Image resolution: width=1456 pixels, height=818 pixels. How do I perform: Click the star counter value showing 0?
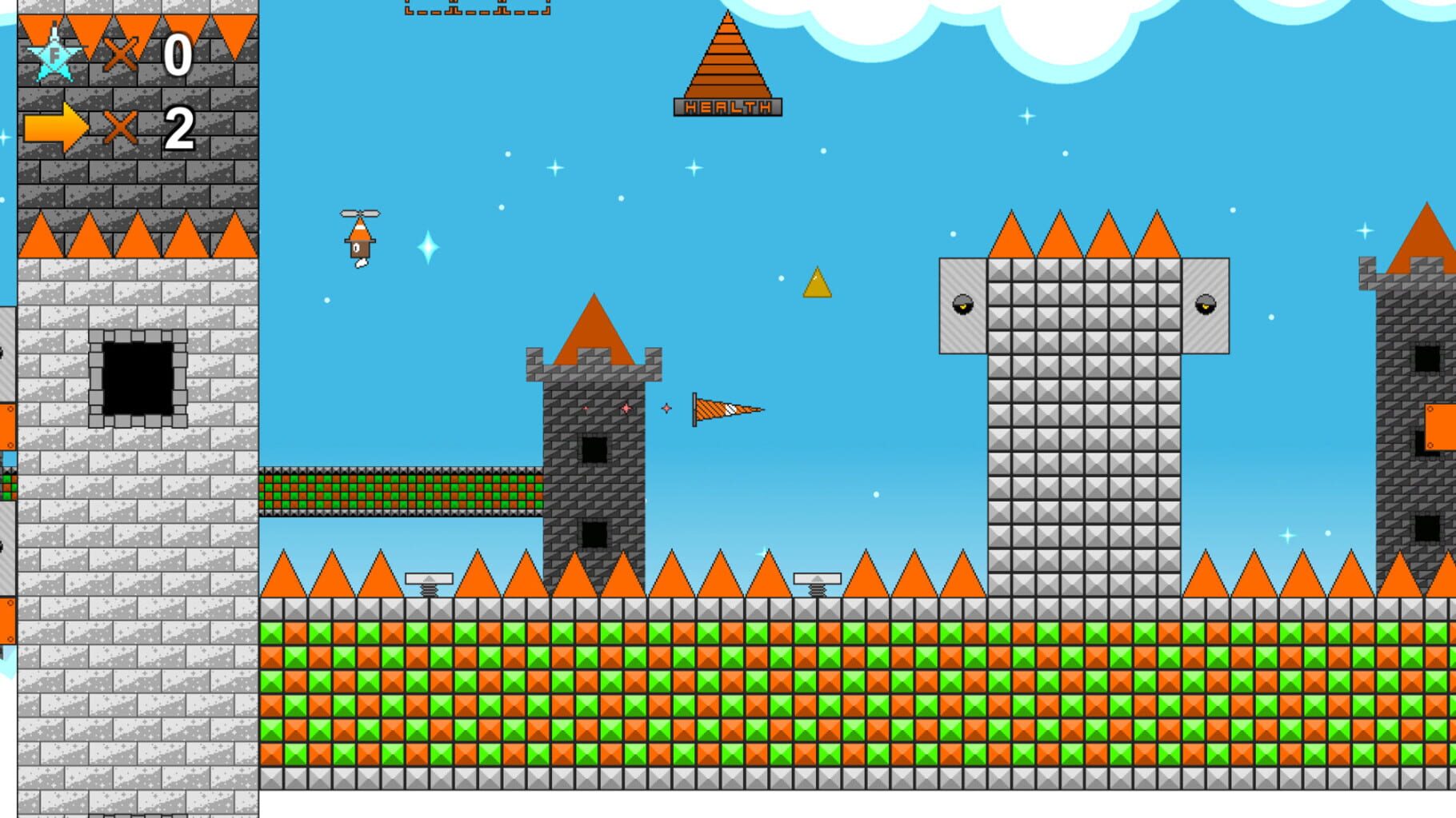tap(179, 54)
